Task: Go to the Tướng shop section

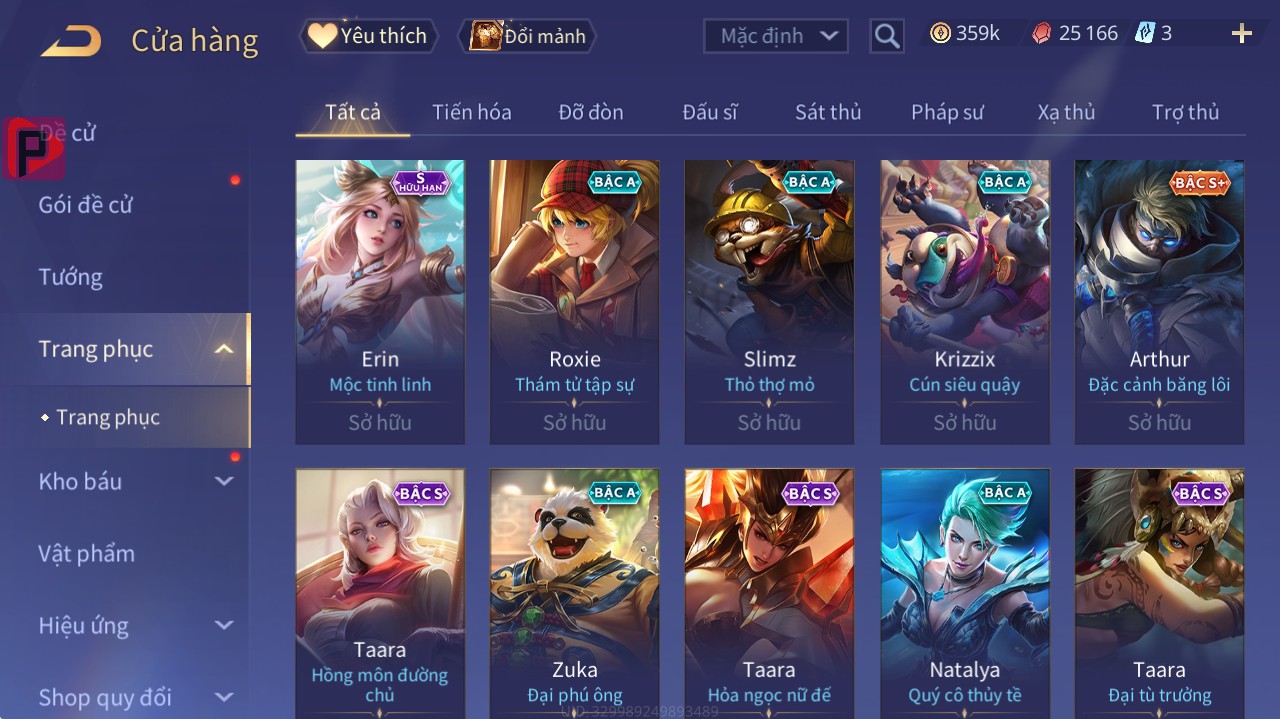Action: point(70,277)
